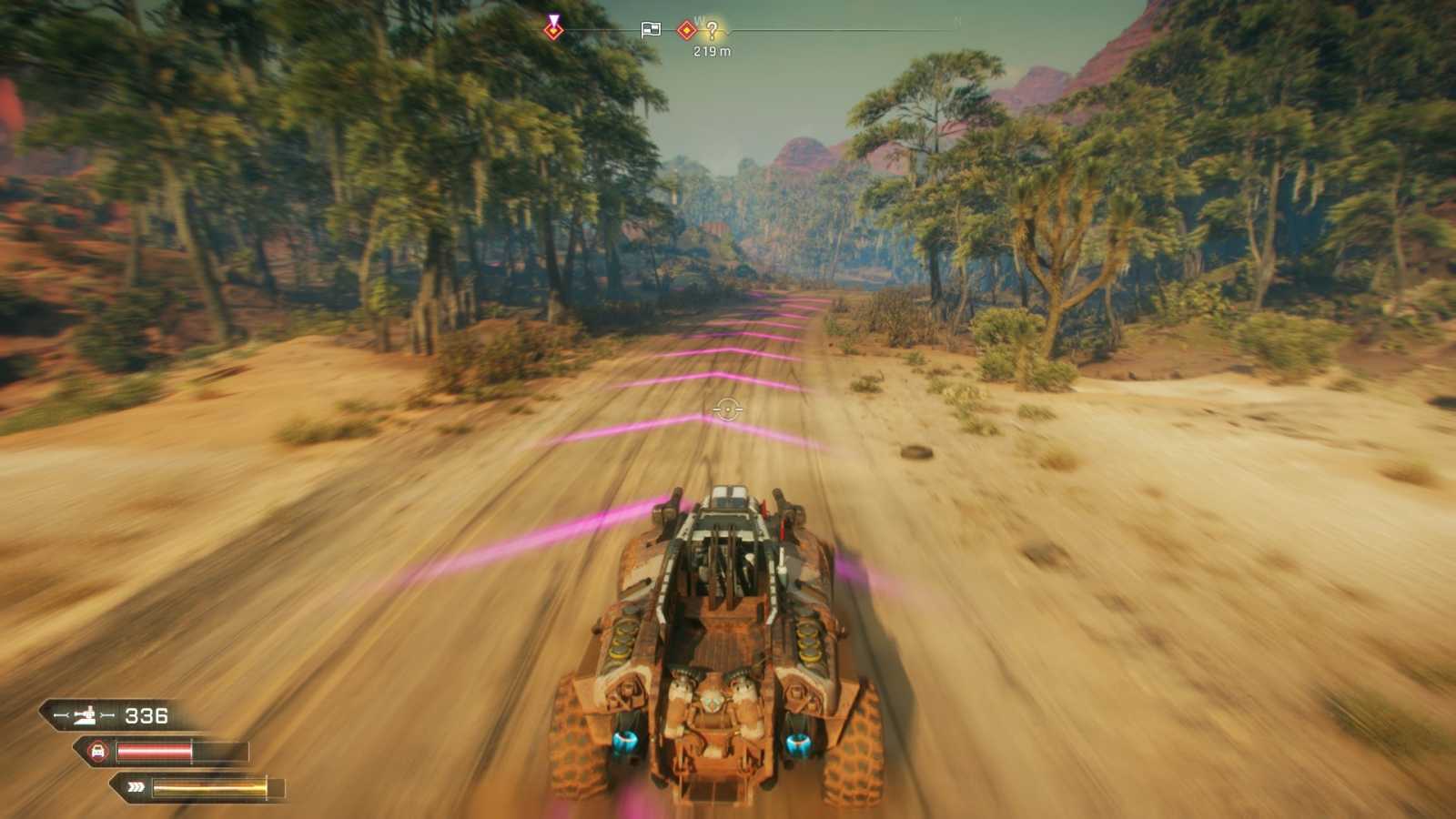Click the red diamond mission marker on compass
1456x819 pixels.
point(685,28)
